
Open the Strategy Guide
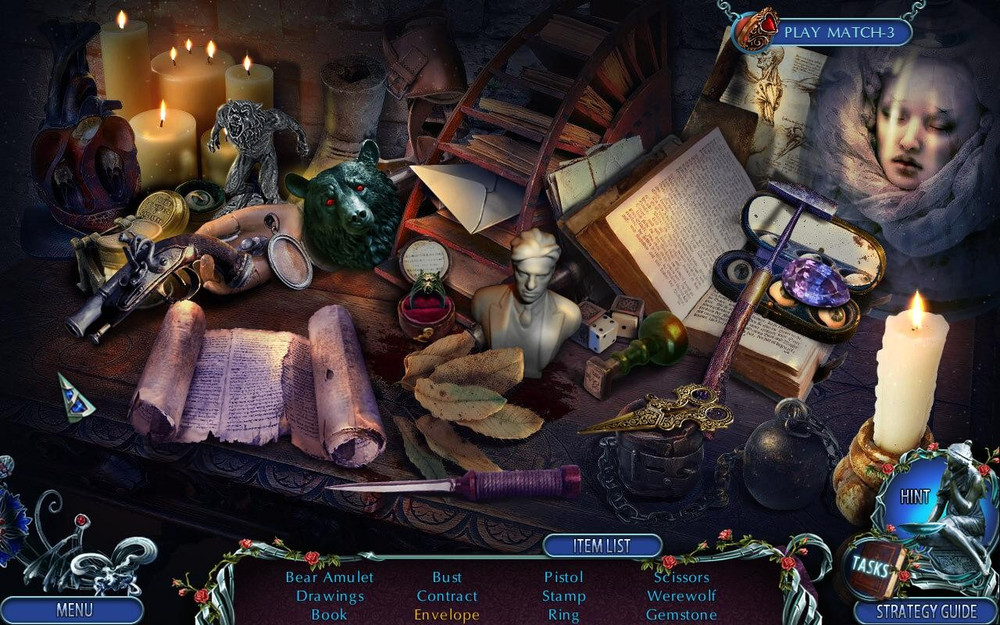926,609
